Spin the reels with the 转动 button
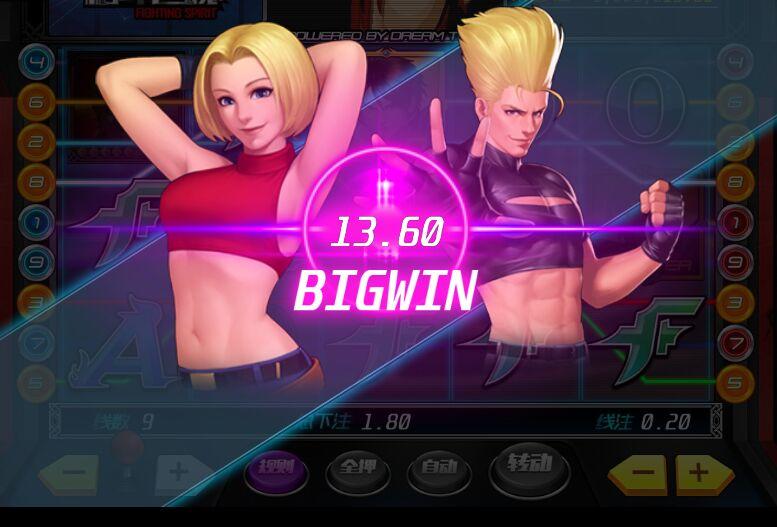The height and width of the screenshot is (527, 777). 529,465
